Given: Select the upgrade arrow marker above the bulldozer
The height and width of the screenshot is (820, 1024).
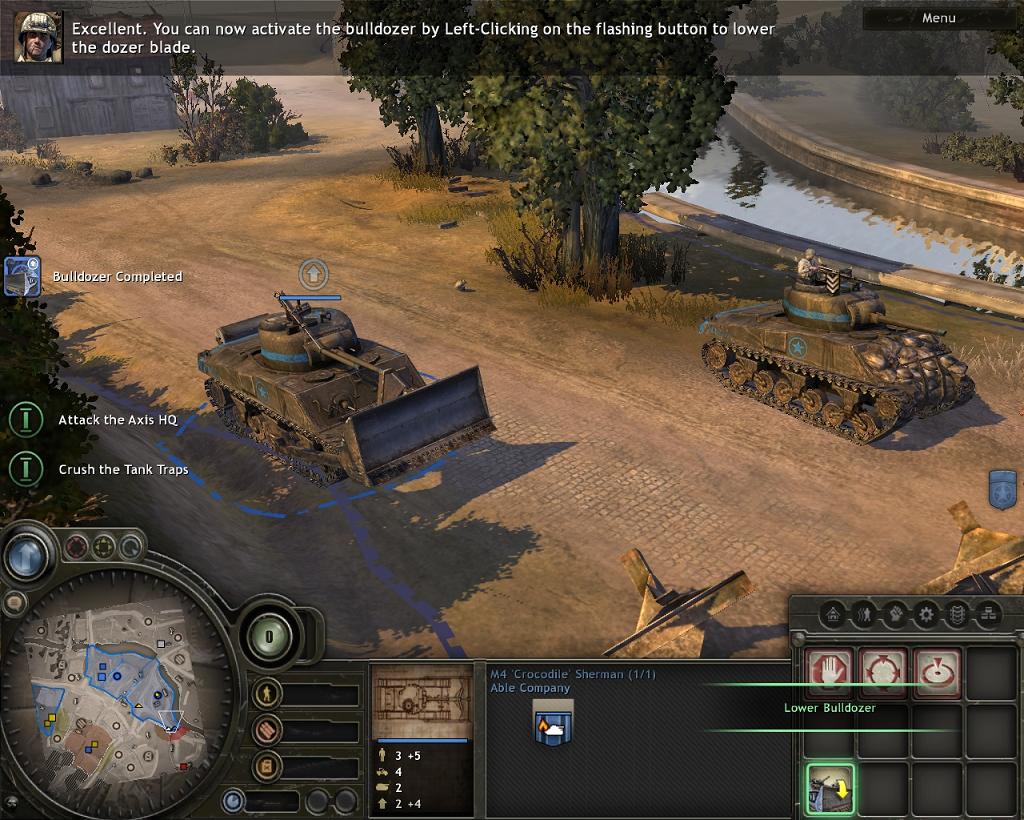Looking at the screenshot, I should pos(313,272).
